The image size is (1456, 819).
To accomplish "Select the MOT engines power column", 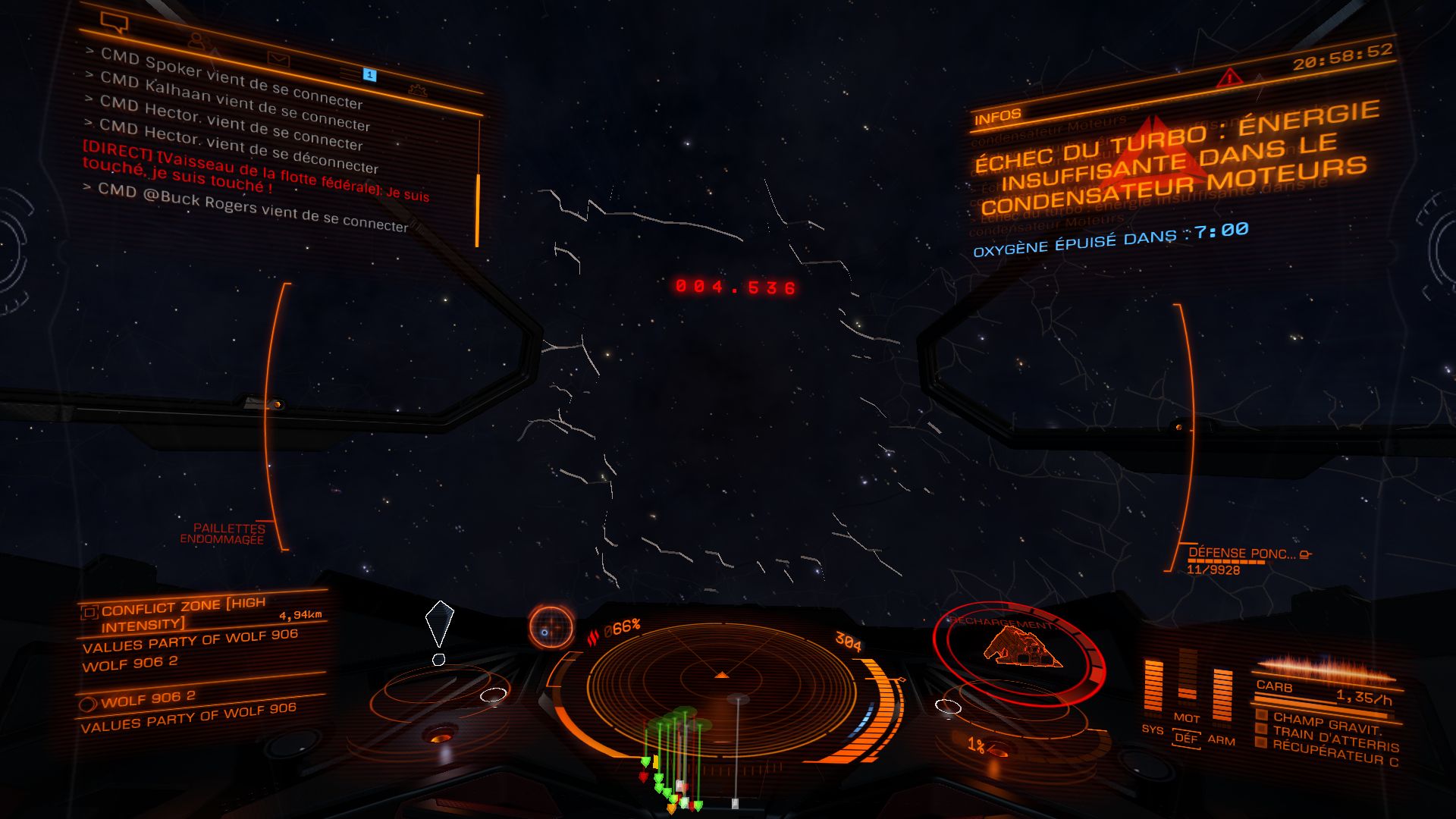I will click(x=1188, y=682).
